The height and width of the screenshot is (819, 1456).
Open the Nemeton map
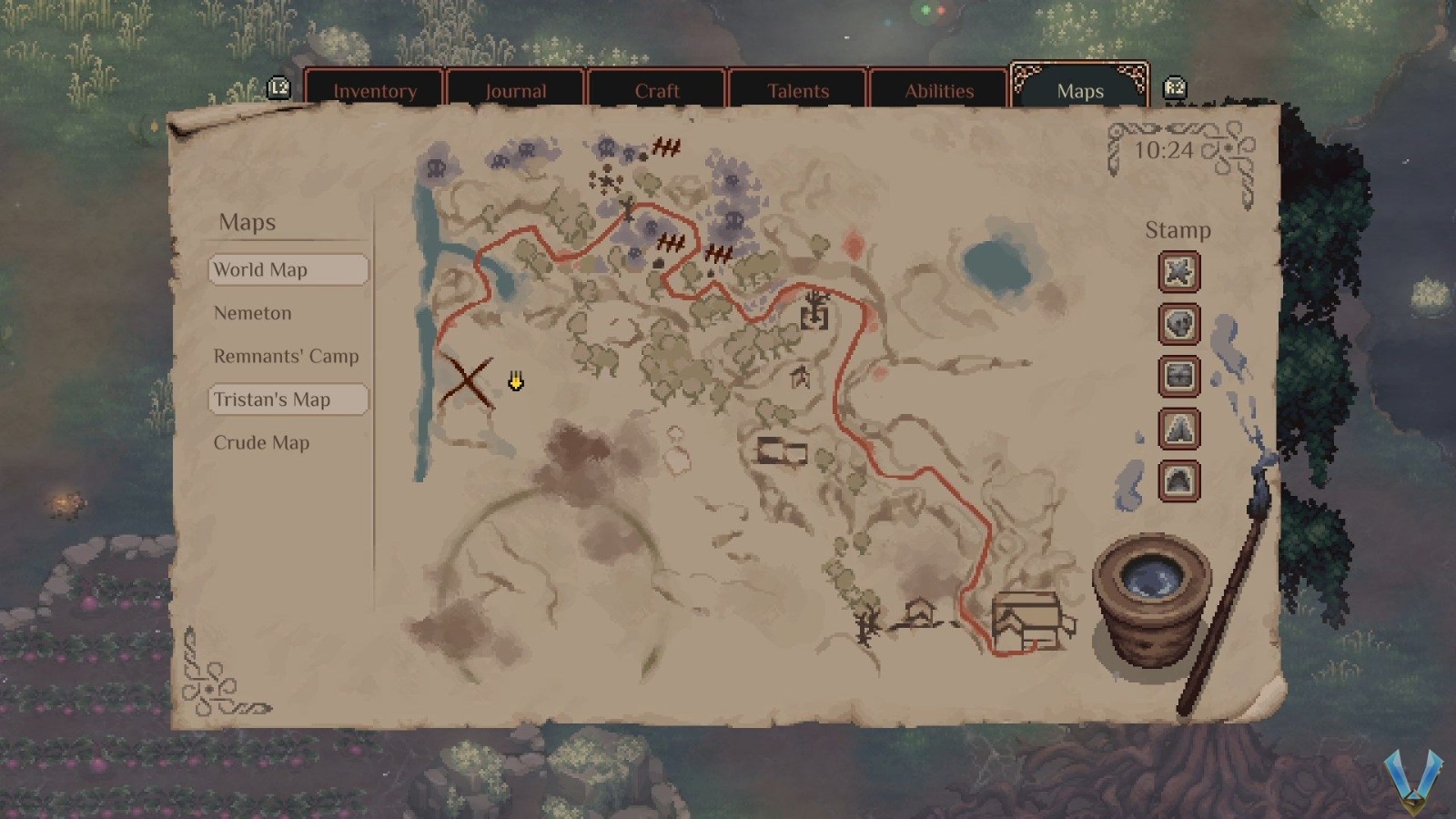tap(253, 313)
